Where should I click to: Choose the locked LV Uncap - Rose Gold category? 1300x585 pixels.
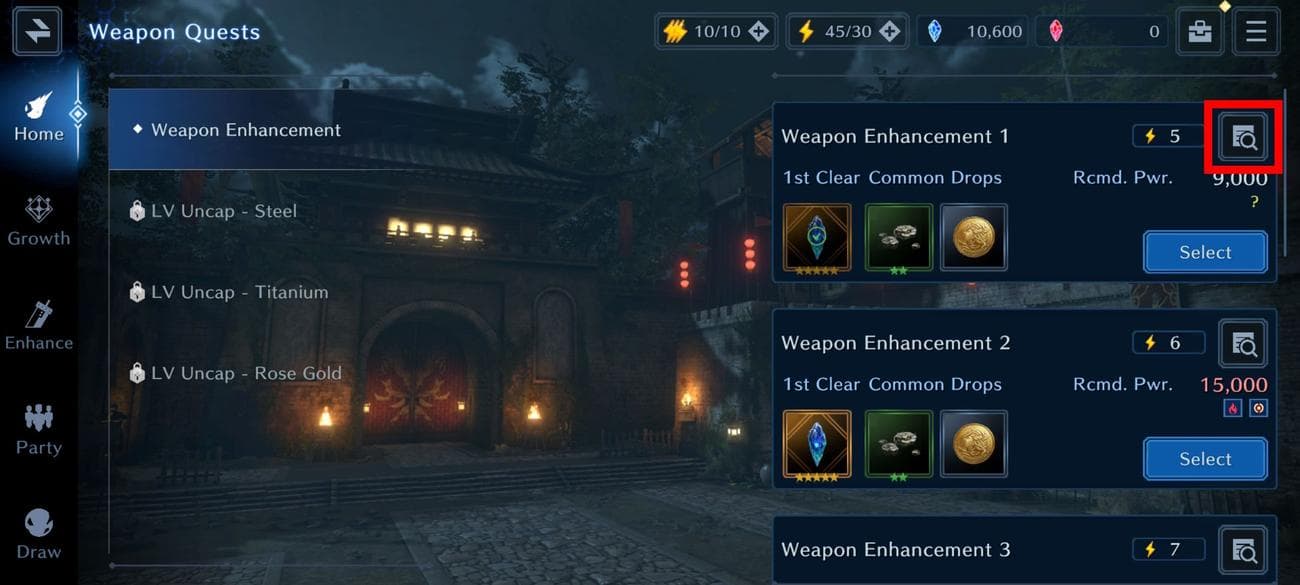pyautogui.click(x=246, y=373)
